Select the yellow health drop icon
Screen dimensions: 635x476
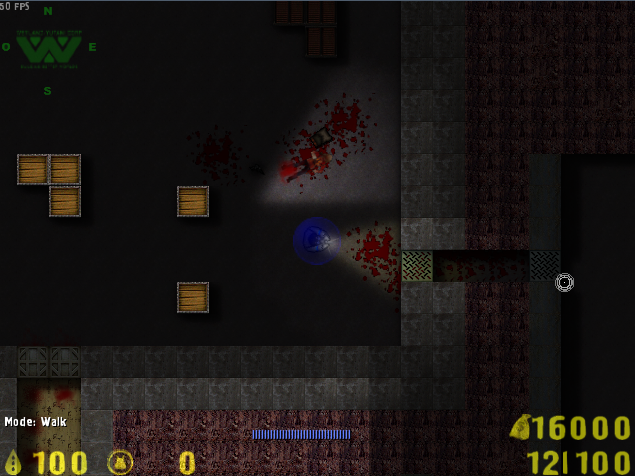pos(14,461)
